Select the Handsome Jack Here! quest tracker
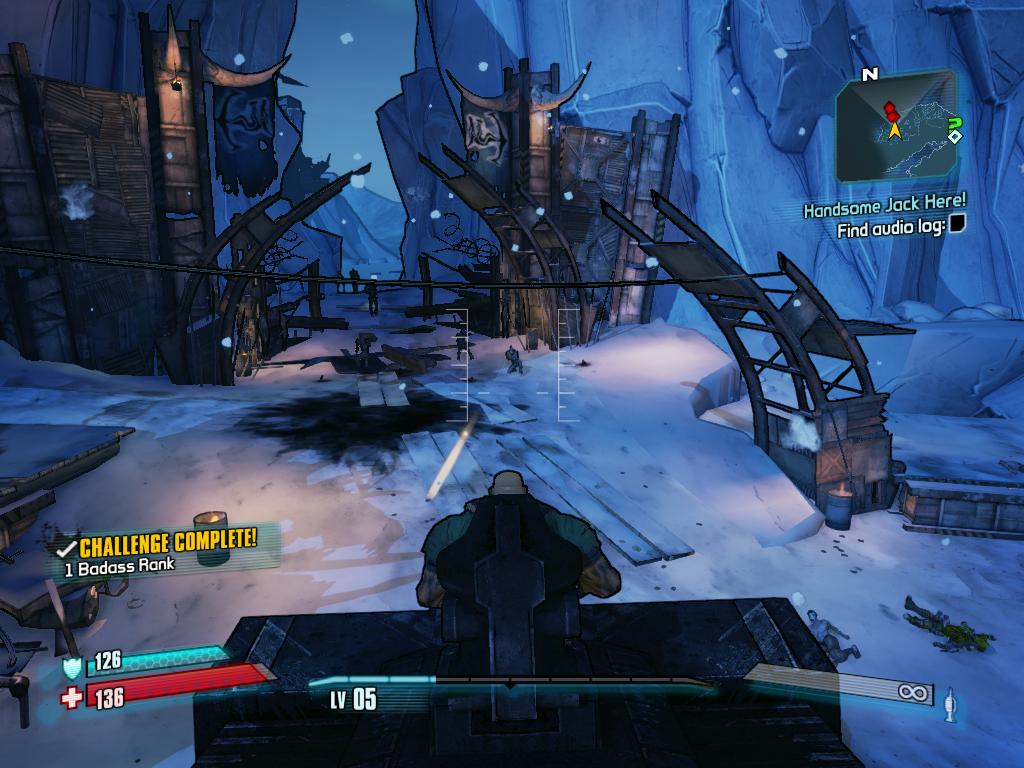 tap(884, 208)
